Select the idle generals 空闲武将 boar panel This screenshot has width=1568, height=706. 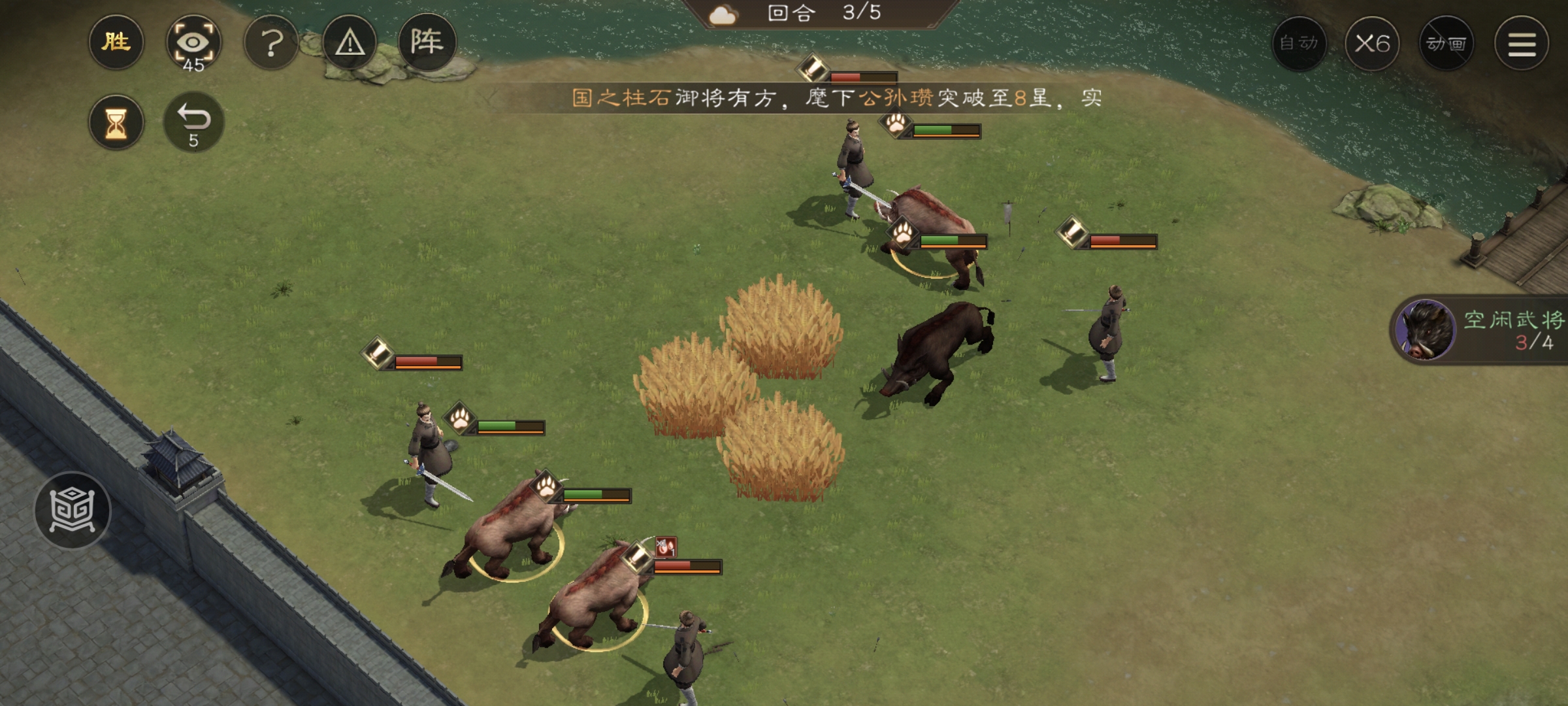coord(1480,330)
